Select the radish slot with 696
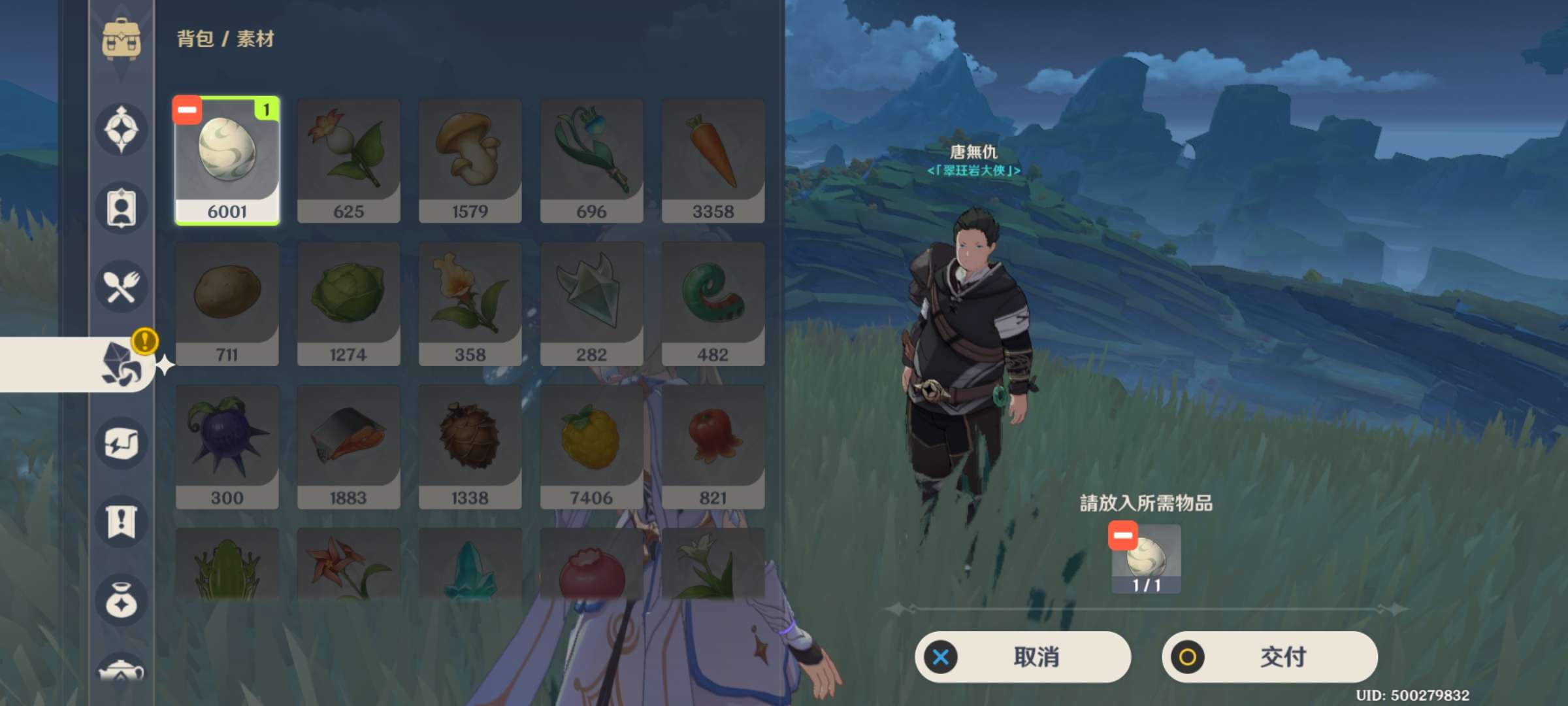The height and width of the screenshot is (706, 1568). (x=591, y=161)
